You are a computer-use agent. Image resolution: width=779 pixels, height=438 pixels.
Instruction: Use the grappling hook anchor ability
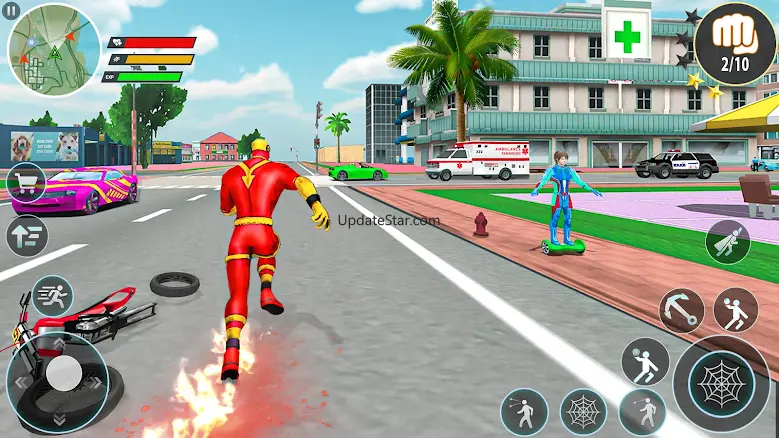coord(681,310)
